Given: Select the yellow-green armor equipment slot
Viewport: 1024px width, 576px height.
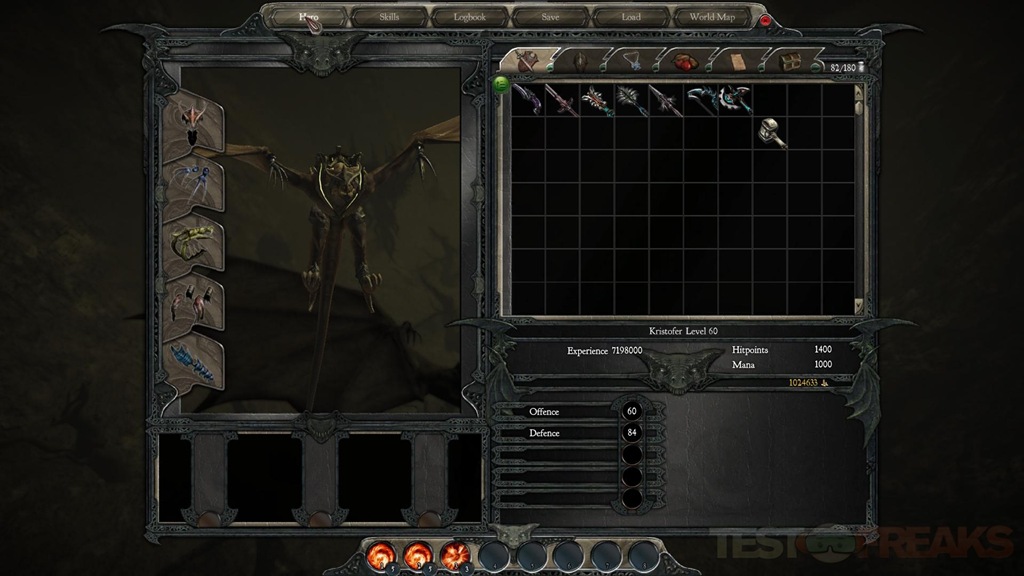Looking at the screenshot, I should (x=191, y=243).
